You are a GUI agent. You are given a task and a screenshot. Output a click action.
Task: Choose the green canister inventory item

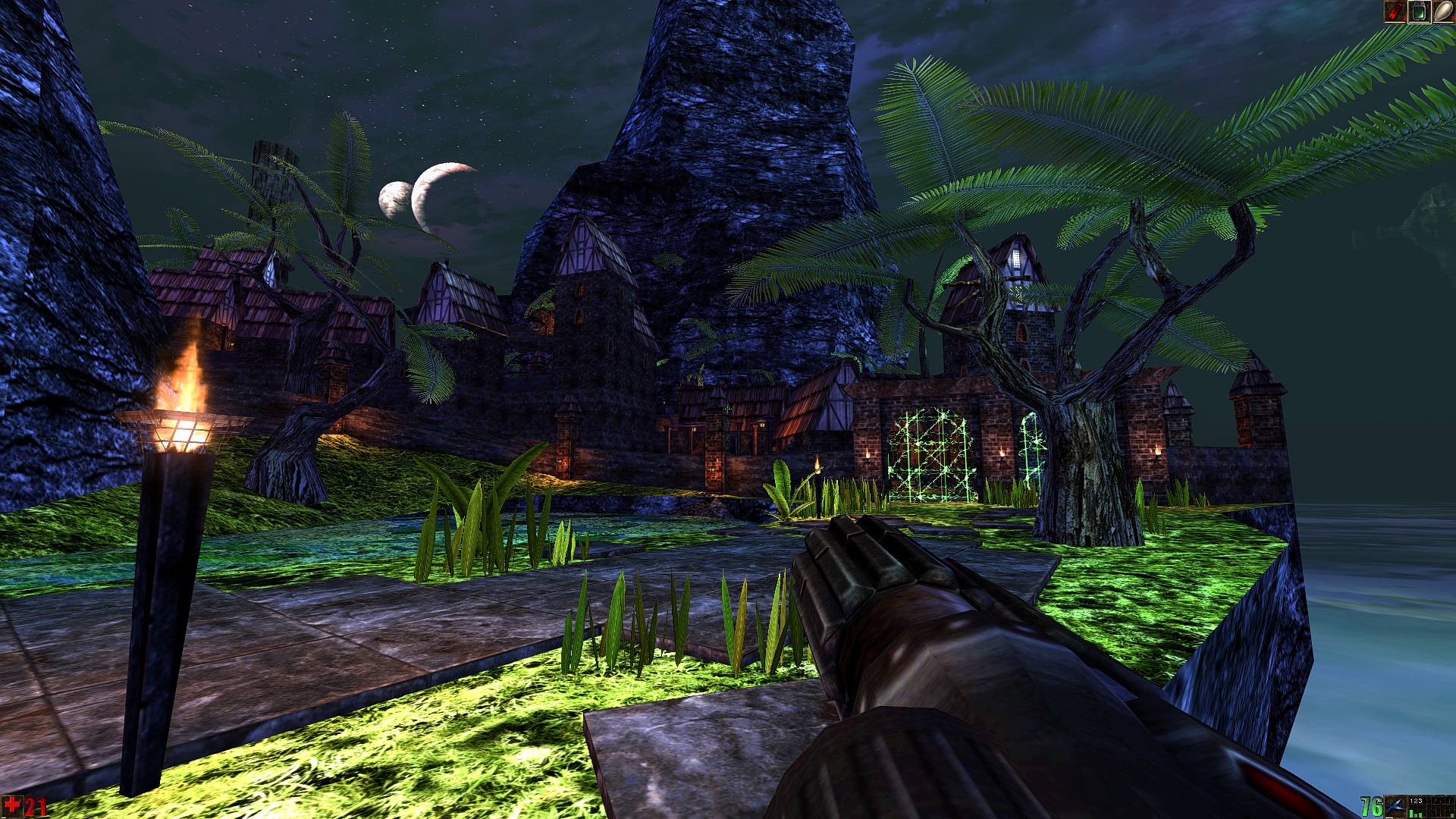click(1419, 11)
